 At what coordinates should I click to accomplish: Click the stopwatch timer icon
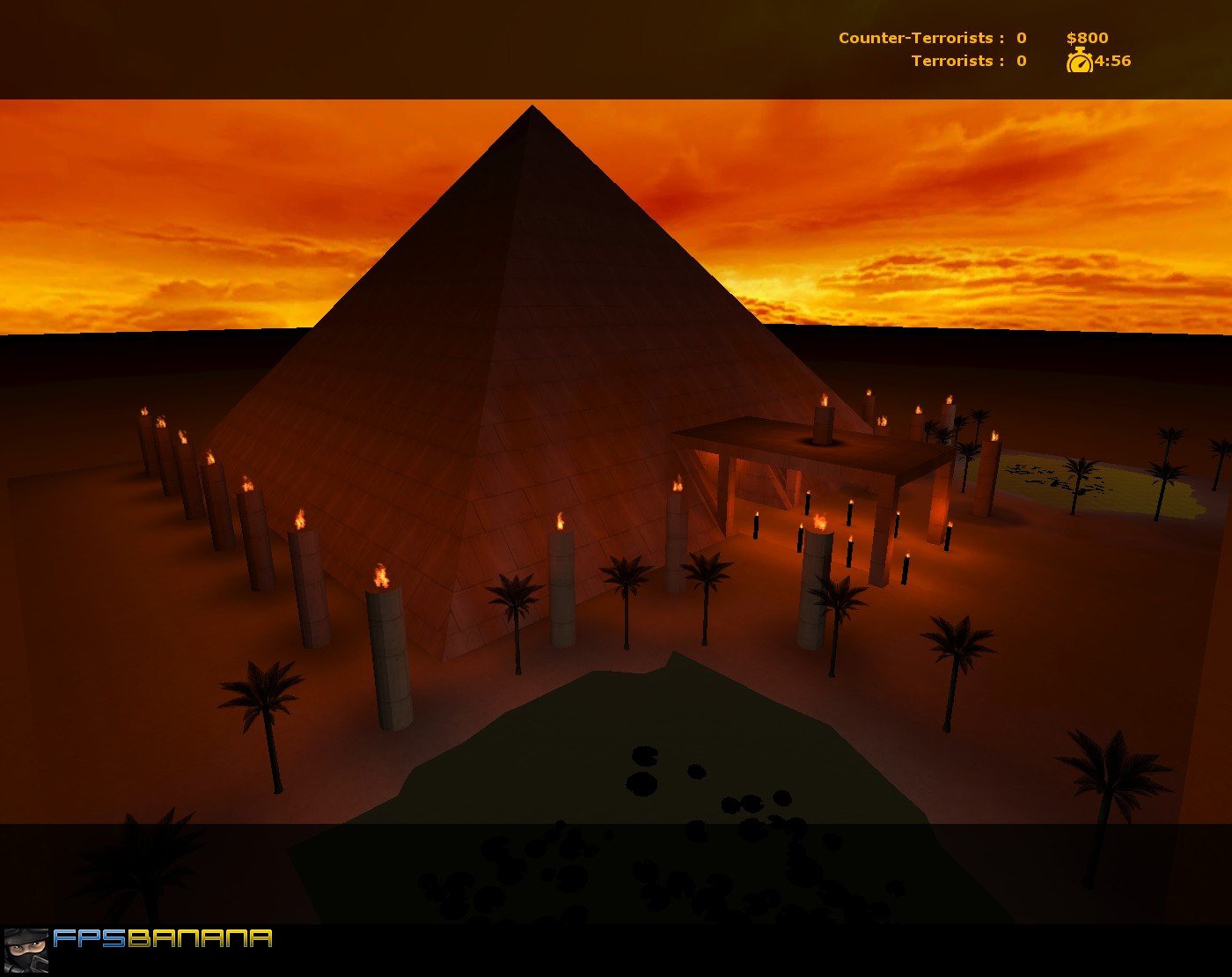pos(1080,62)
